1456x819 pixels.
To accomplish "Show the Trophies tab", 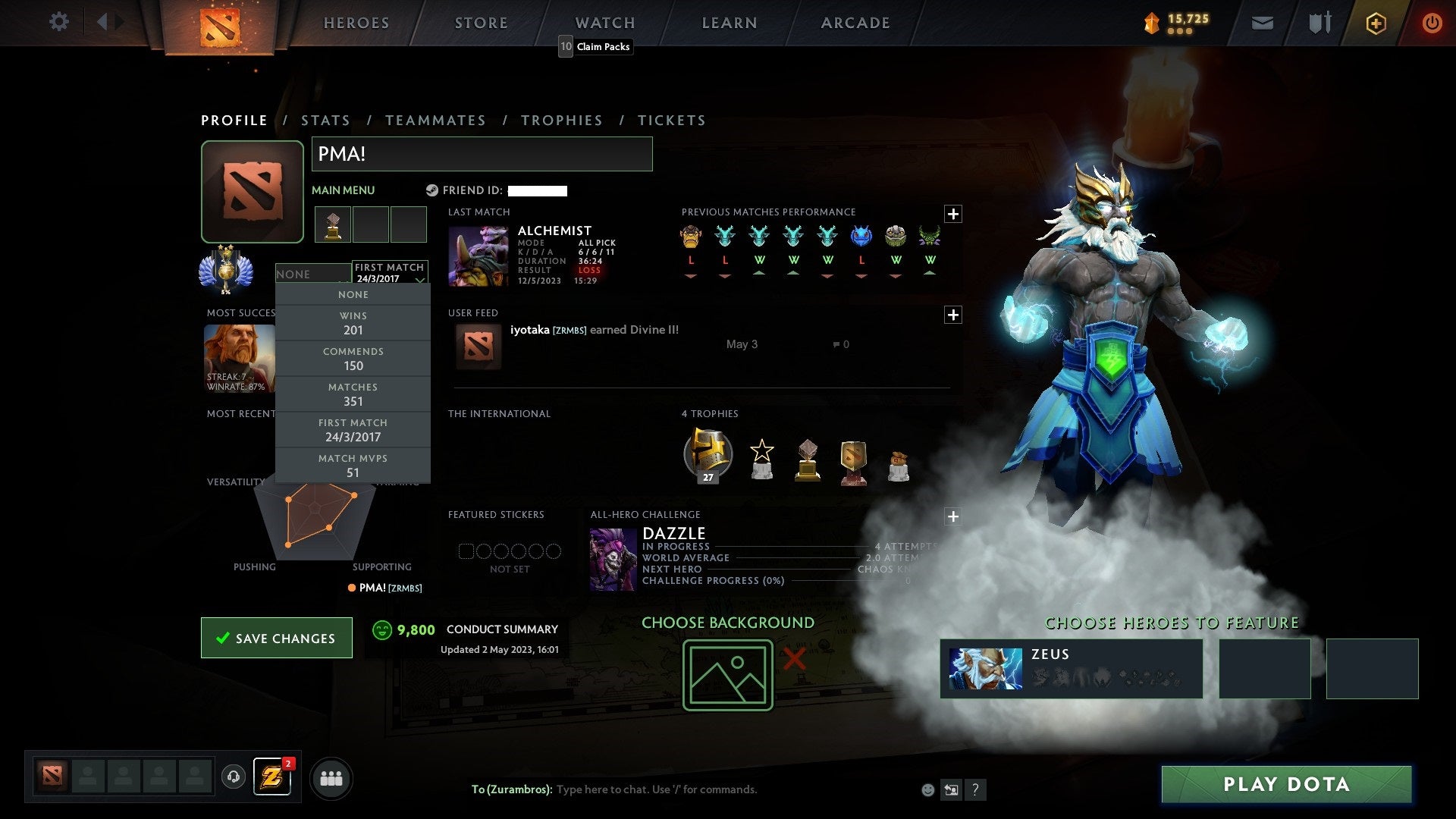I will pos(561,121).
